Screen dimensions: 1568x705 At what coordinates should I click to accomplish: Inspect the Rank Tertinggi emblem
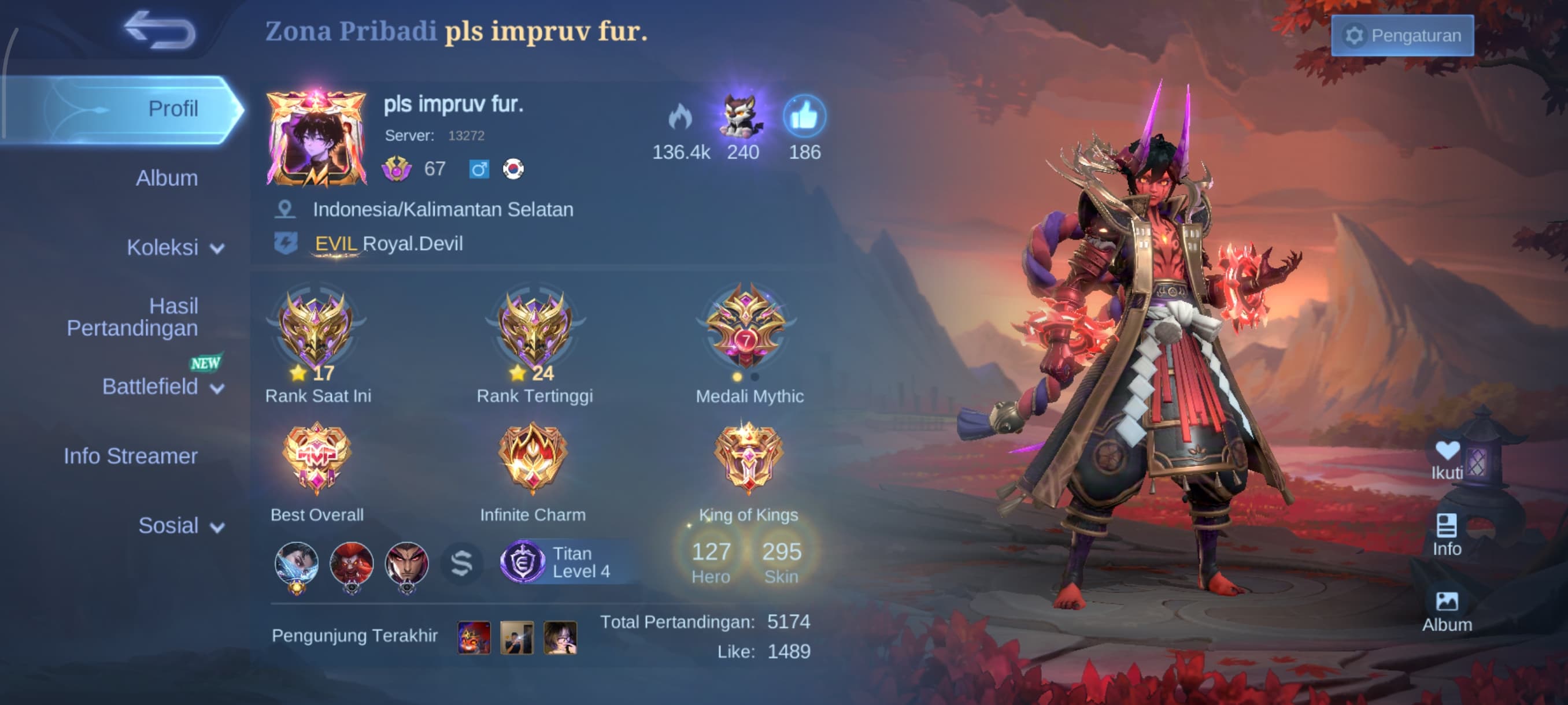tap(534, 329)
